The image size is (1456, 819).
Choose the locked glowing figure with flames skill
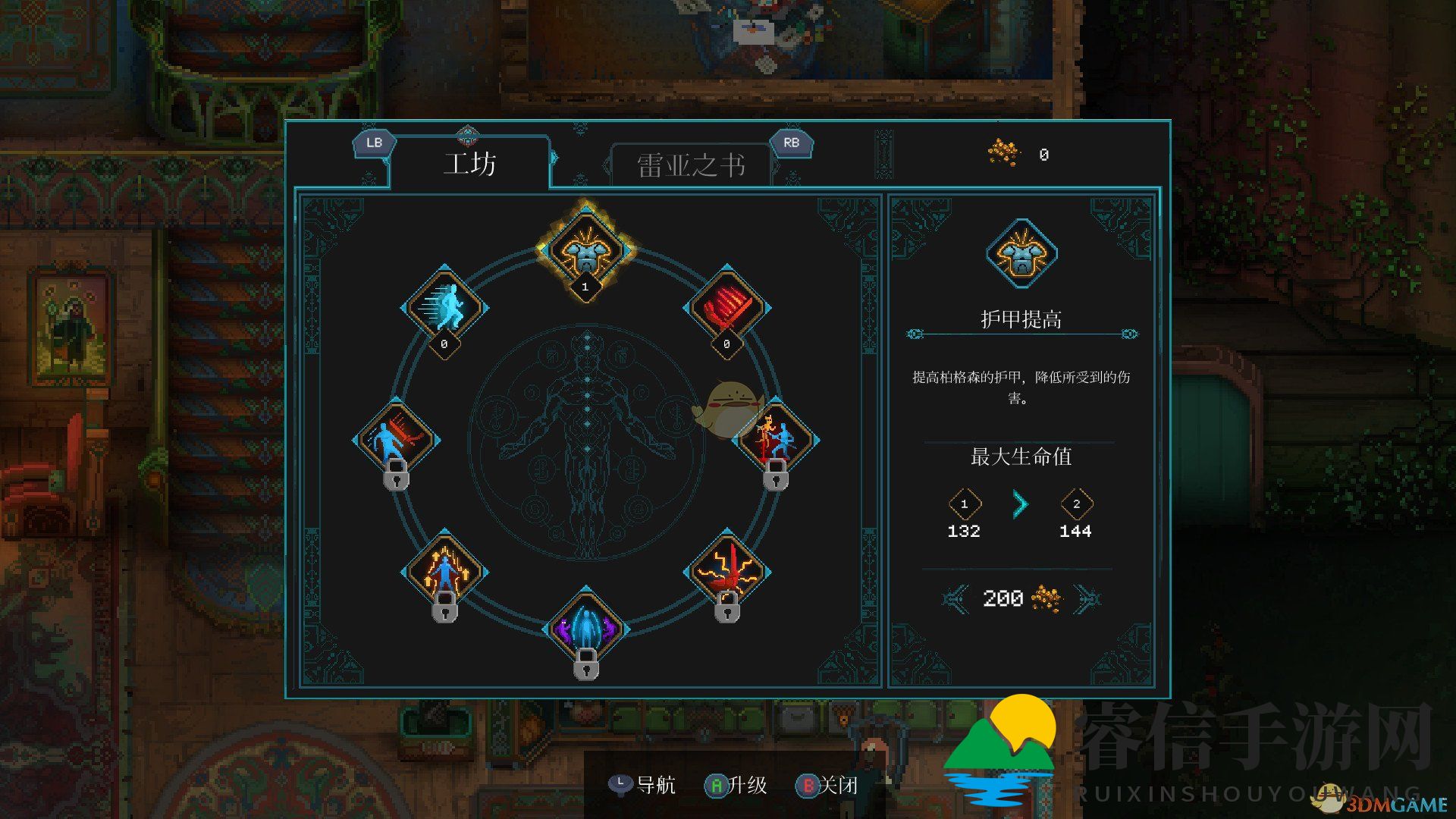444,571
